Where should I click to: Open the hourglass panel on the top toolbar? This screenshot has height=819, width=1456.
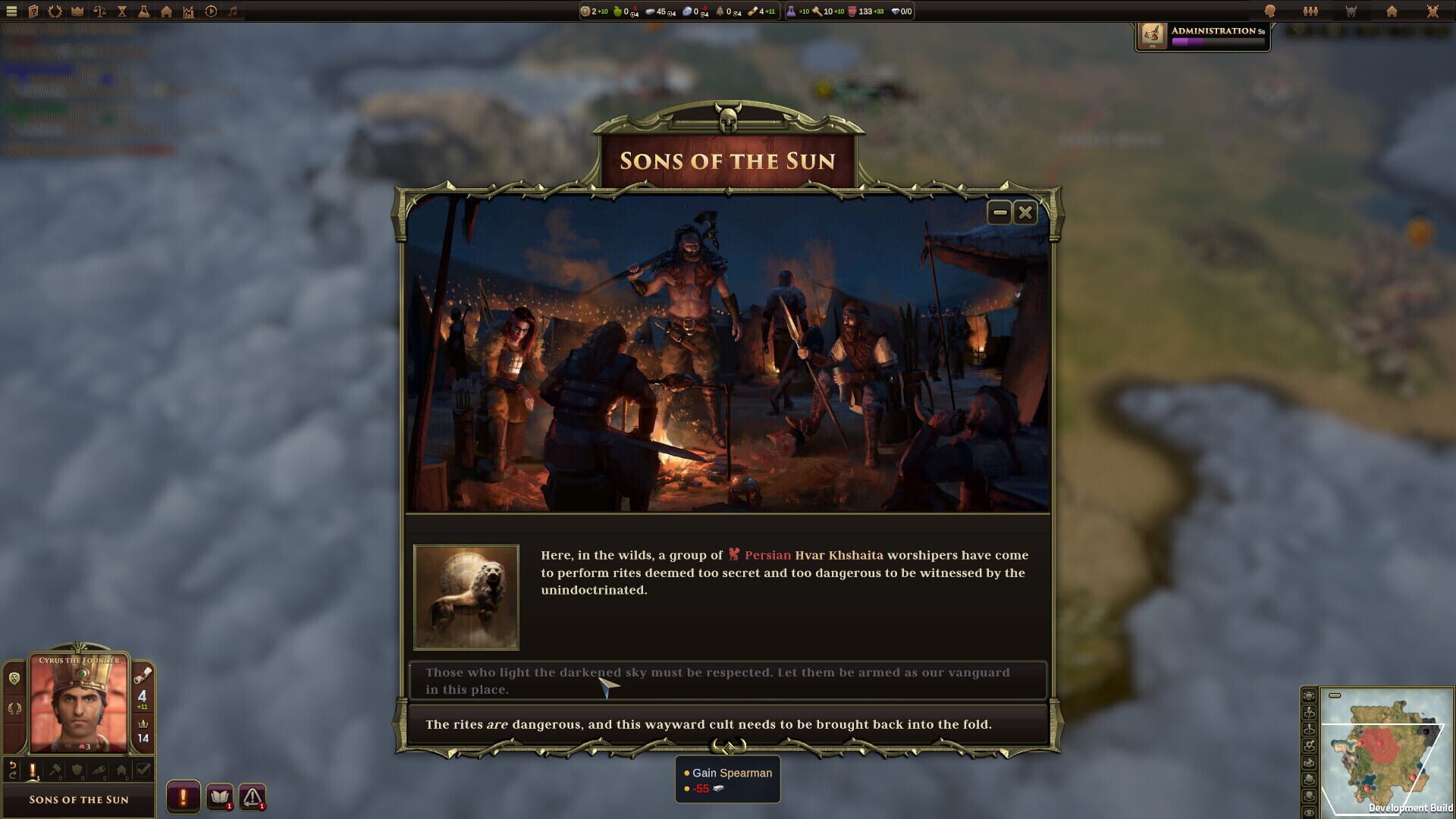click(x=121, y=11)
